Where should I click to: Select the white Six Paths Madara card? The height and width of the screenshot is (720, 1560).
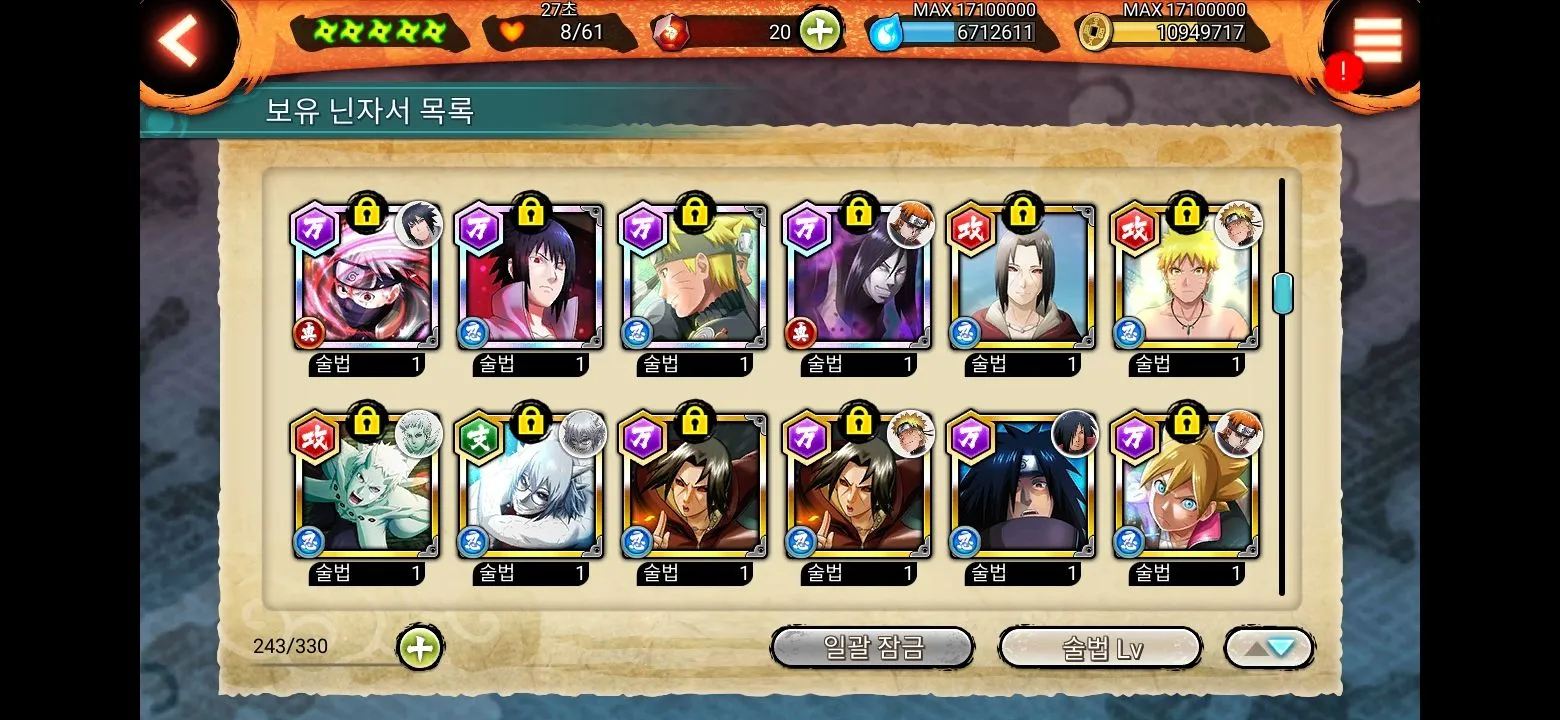366,488
